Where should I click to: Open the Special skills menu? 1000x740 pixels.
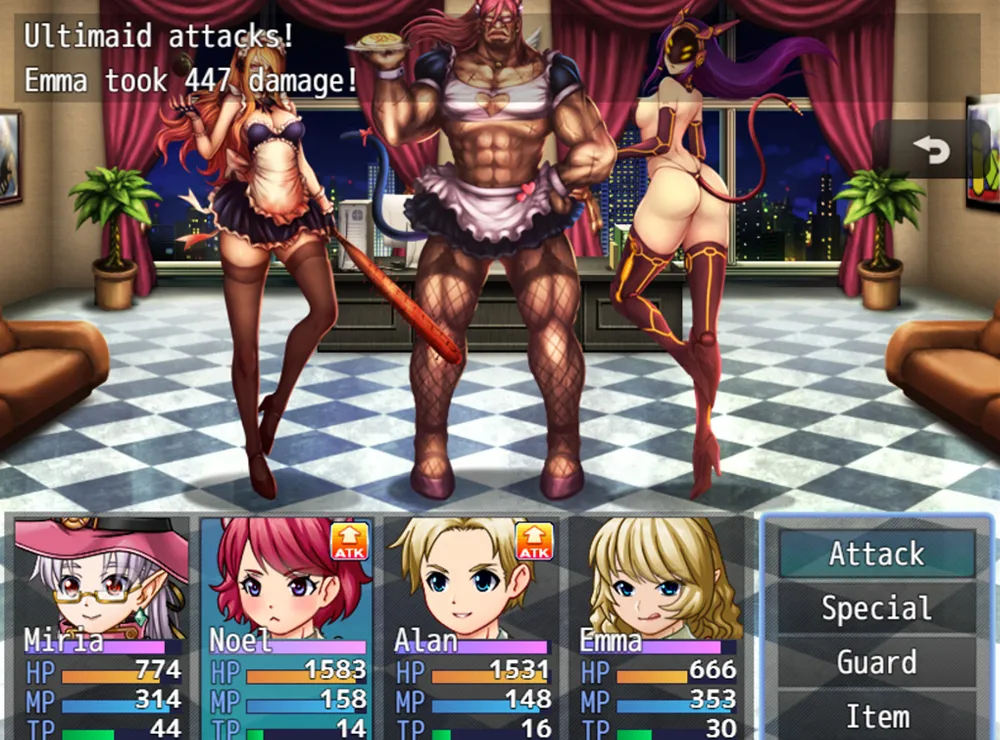(x=877, y=608)
